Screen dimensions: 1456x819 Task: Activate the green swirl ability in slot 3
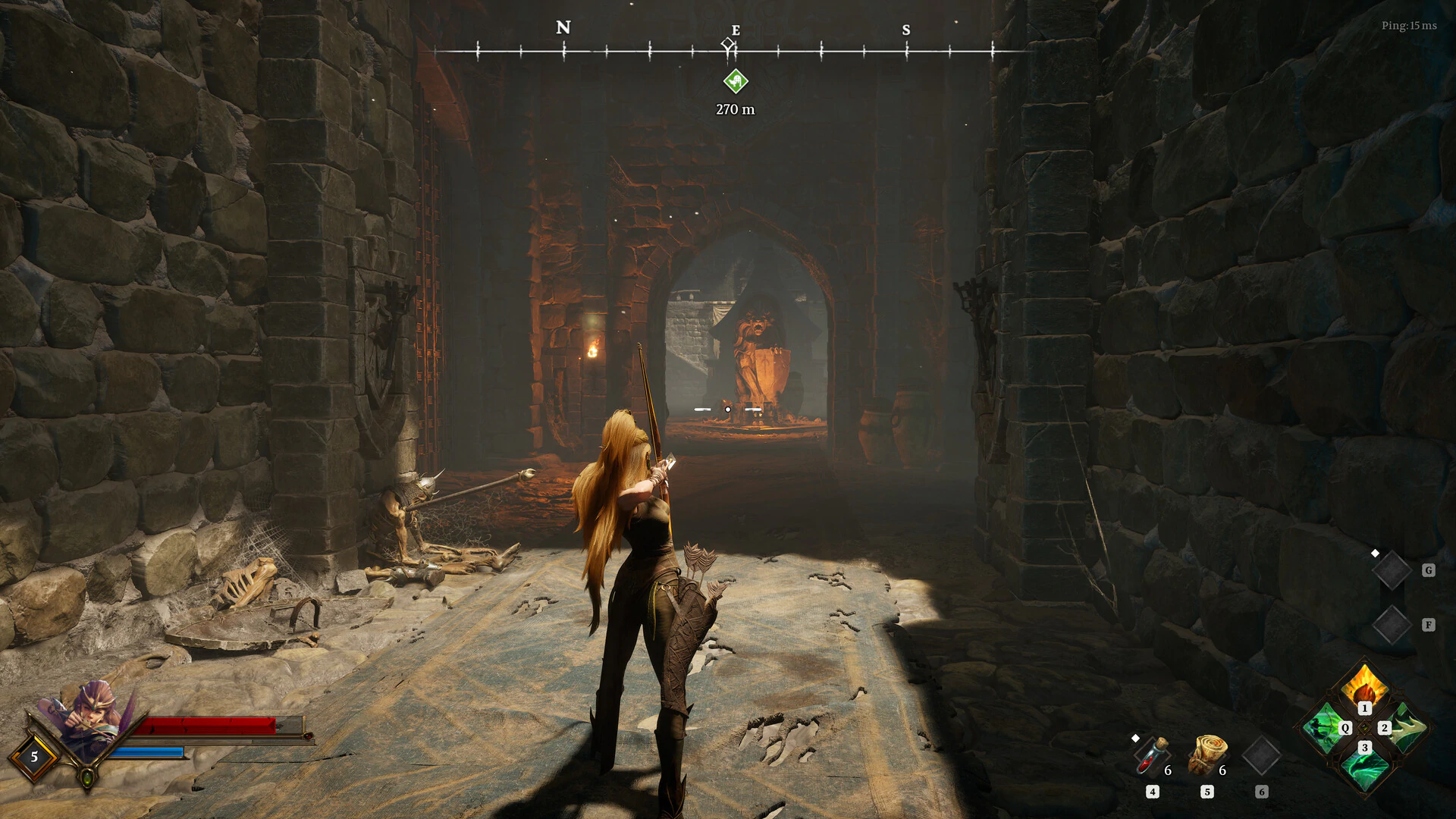(1364, 768)
